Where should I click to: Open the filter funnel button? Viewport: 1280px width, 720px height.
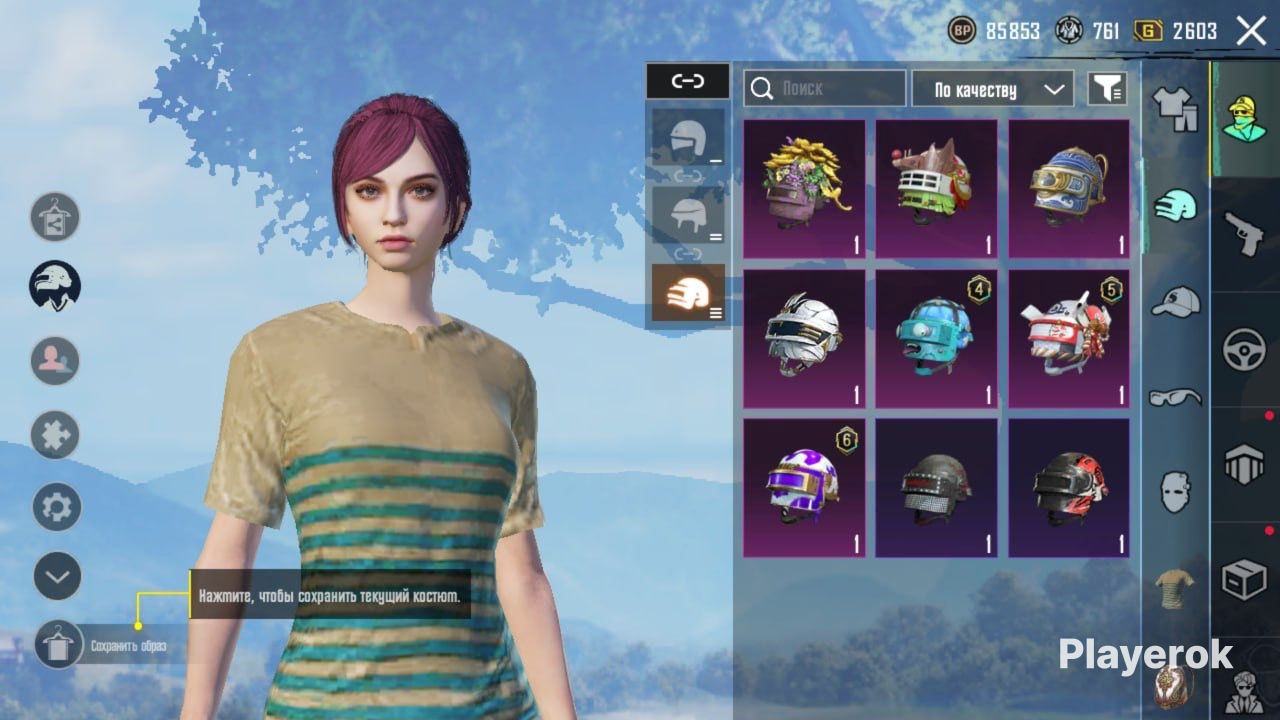coord(1107,89)
